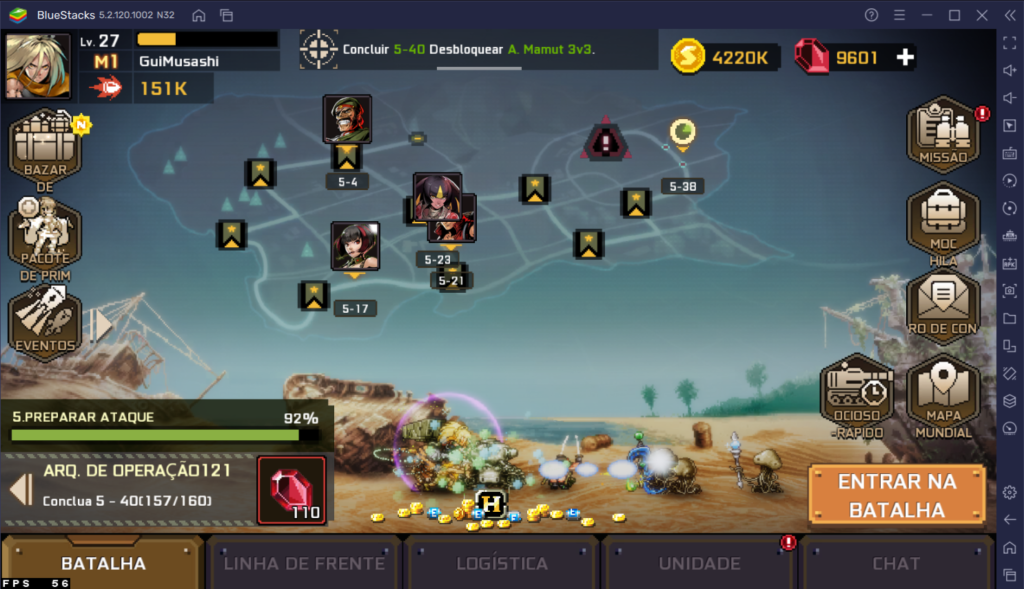Image resolution: width=1024 pixels, height=589 pixels.
Task: Open the Pacote de Prim bundle icon
Action: [45, 237]
